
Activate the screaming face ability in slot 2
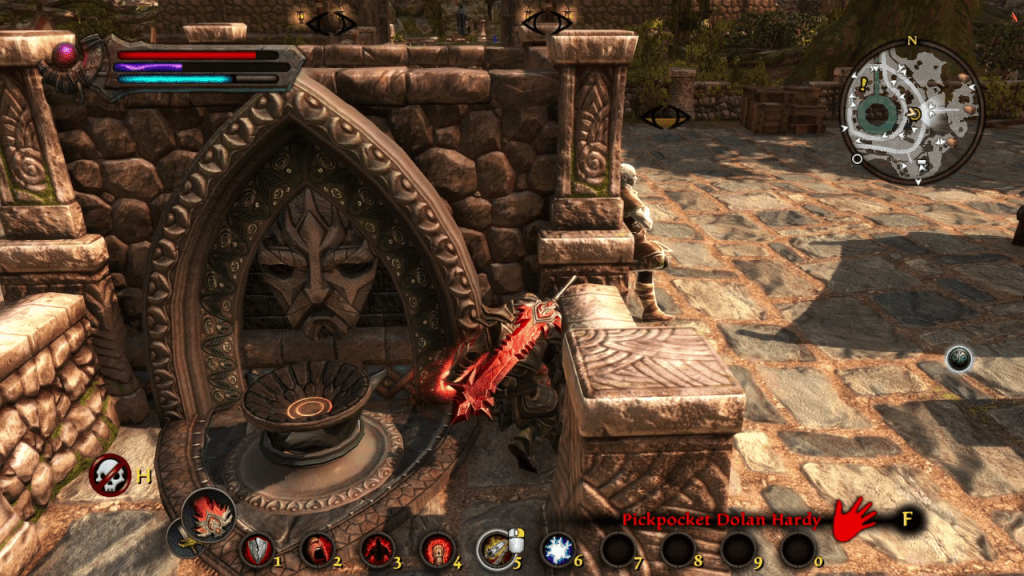pyautogui.click(x=317, y=549)
